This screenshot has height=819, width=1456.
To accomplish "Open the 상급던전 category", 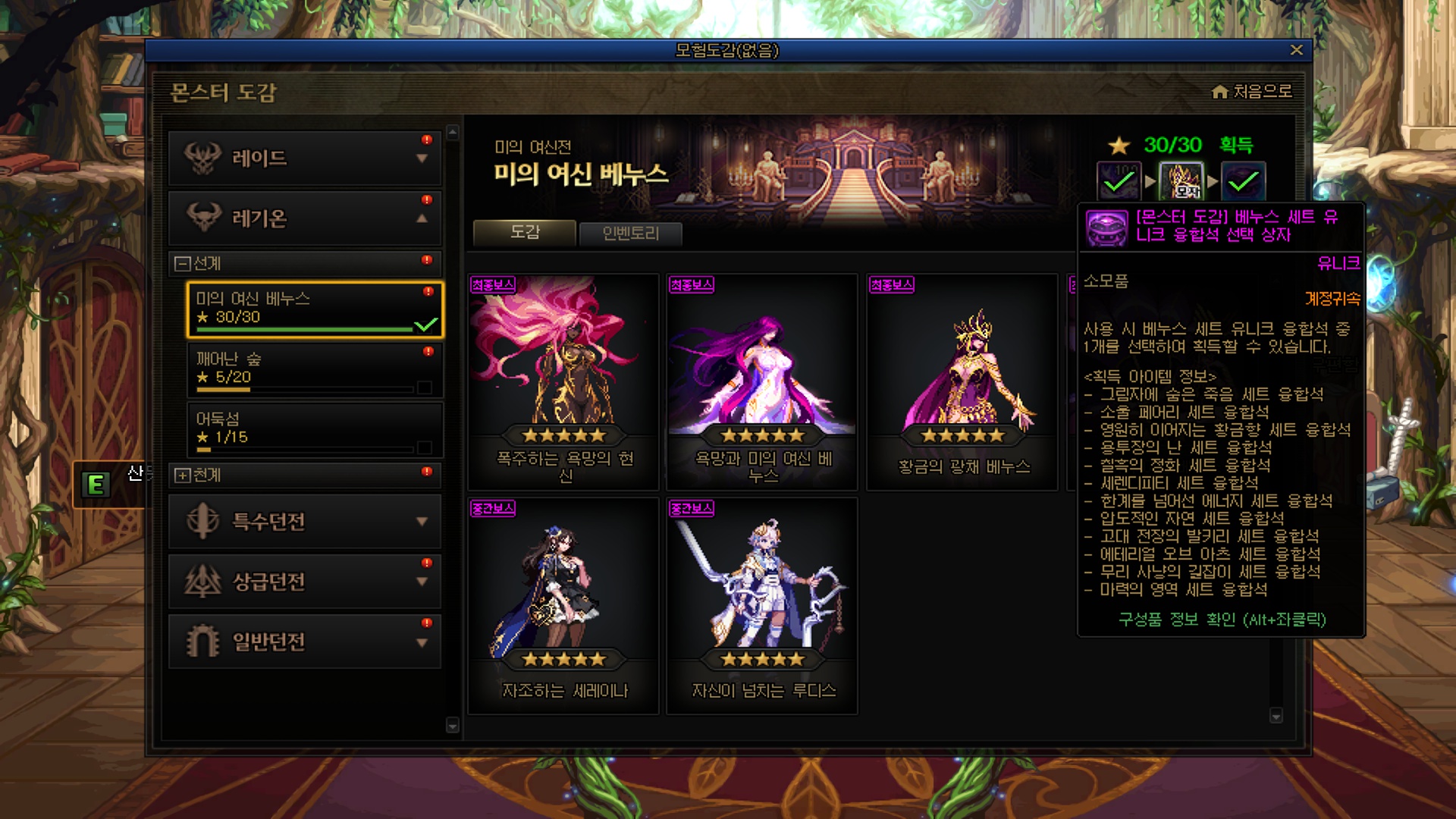I will [x=305, y=582].
